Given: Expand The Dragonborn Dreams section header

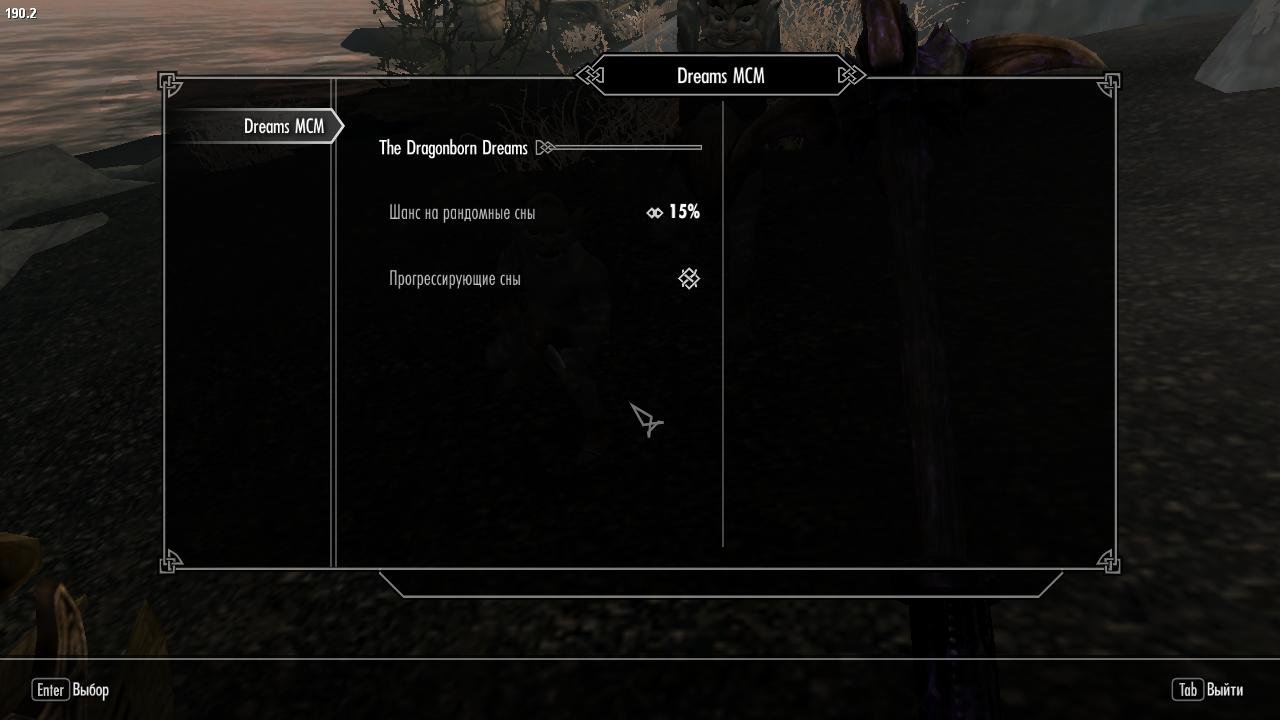Looking at the screenshot, I should click(x=452, y=147).
